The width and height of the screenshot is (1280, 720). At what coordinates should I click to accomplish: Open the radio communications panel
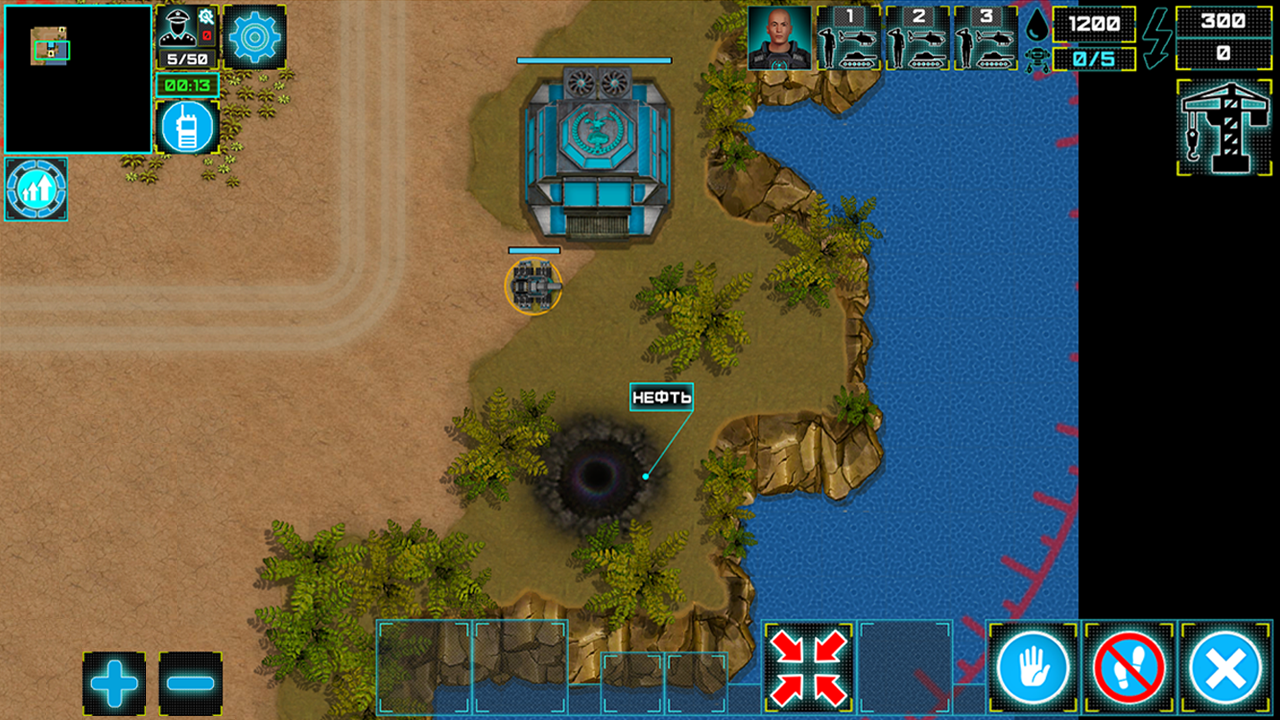click(187, 128)
